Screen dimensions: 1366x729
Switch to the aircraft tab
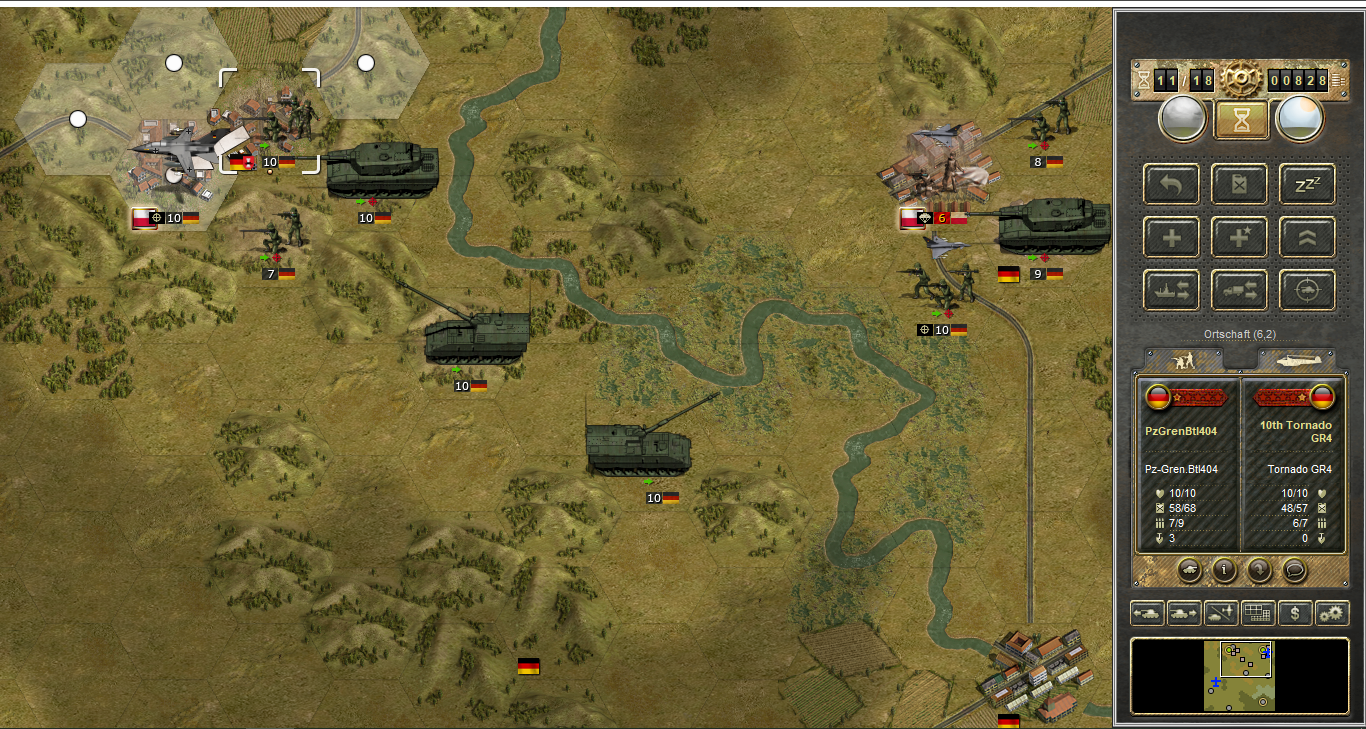pos(1296,359)
